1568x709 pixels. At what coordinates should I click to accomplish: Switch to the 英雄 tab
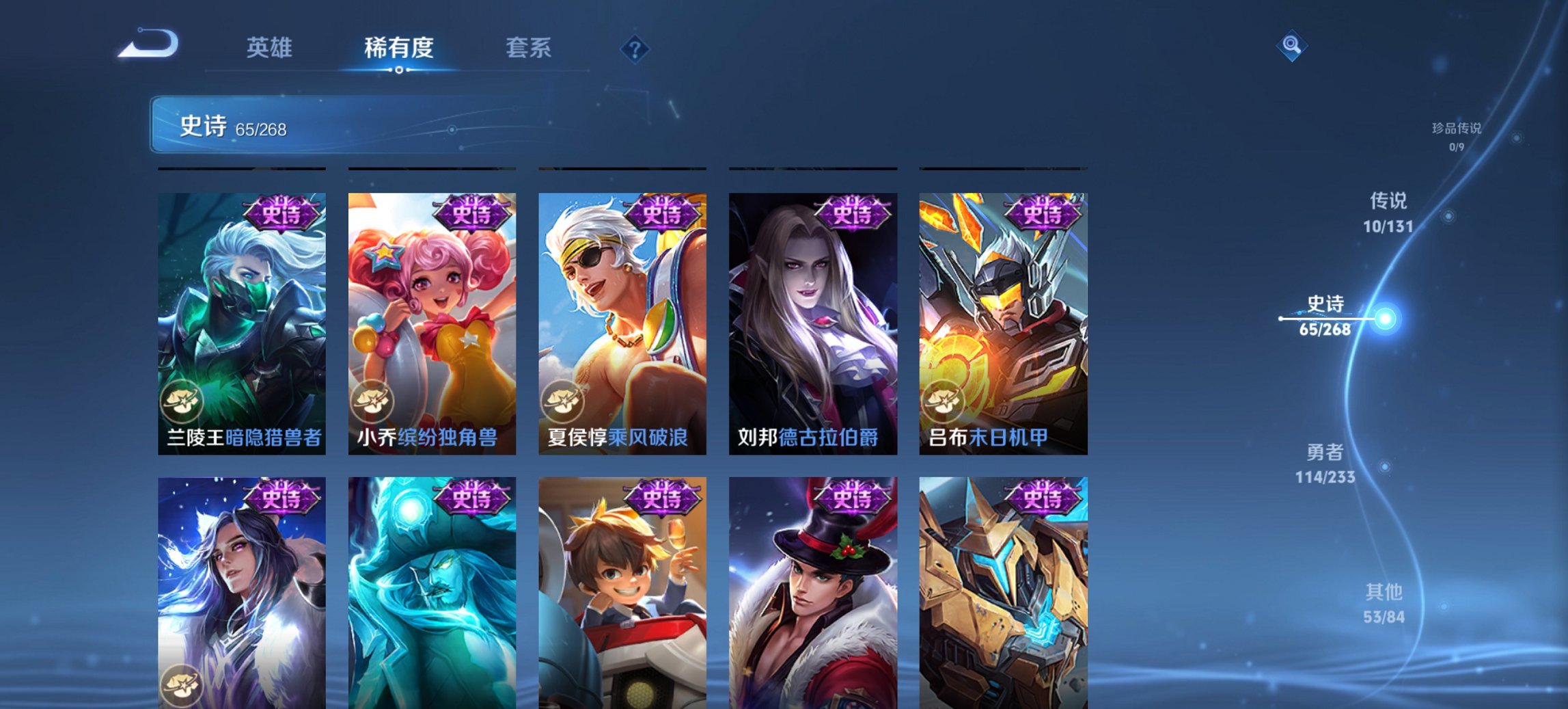tap(271, 48)
